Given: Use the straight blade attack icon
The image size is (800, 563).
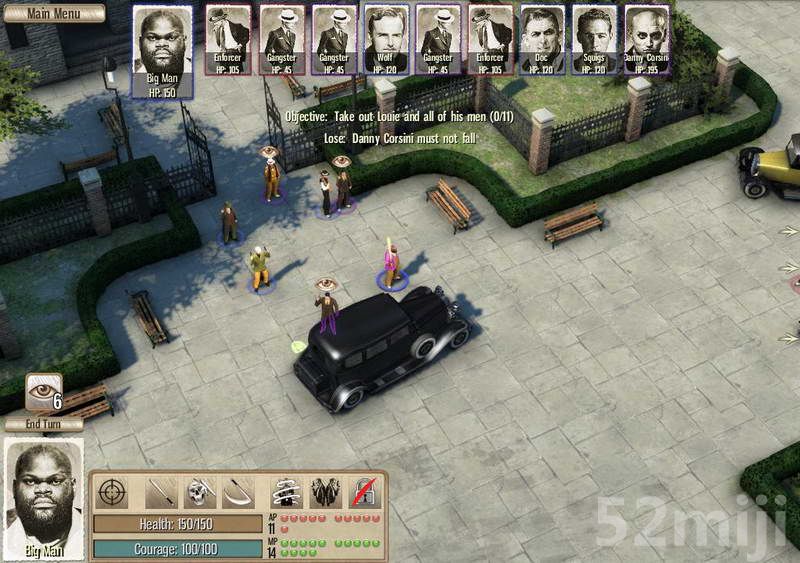Looking at the screenshot, I should (162, 492).
